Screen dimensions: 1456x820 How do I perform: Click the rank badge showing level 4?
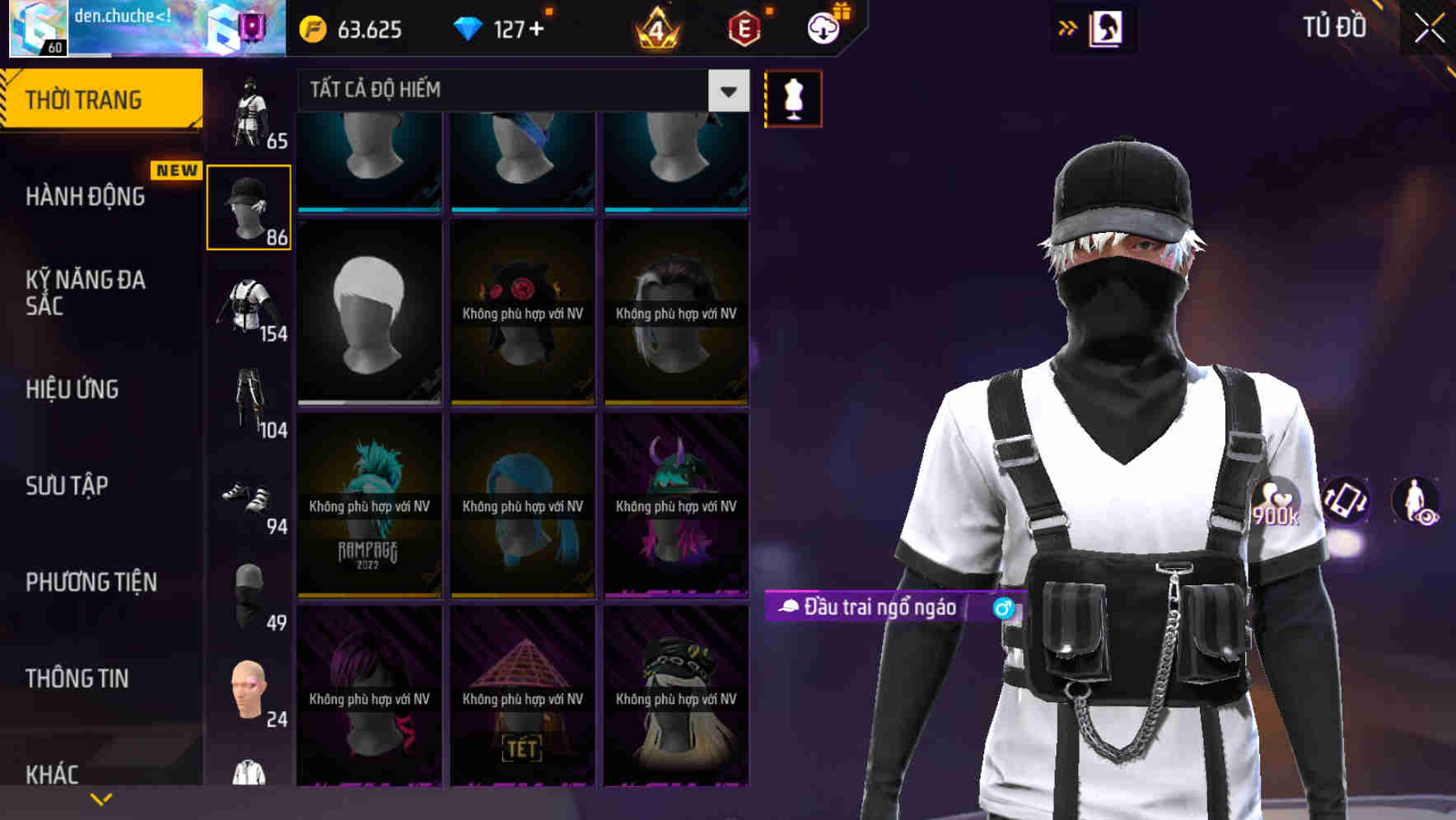[656, 28]
